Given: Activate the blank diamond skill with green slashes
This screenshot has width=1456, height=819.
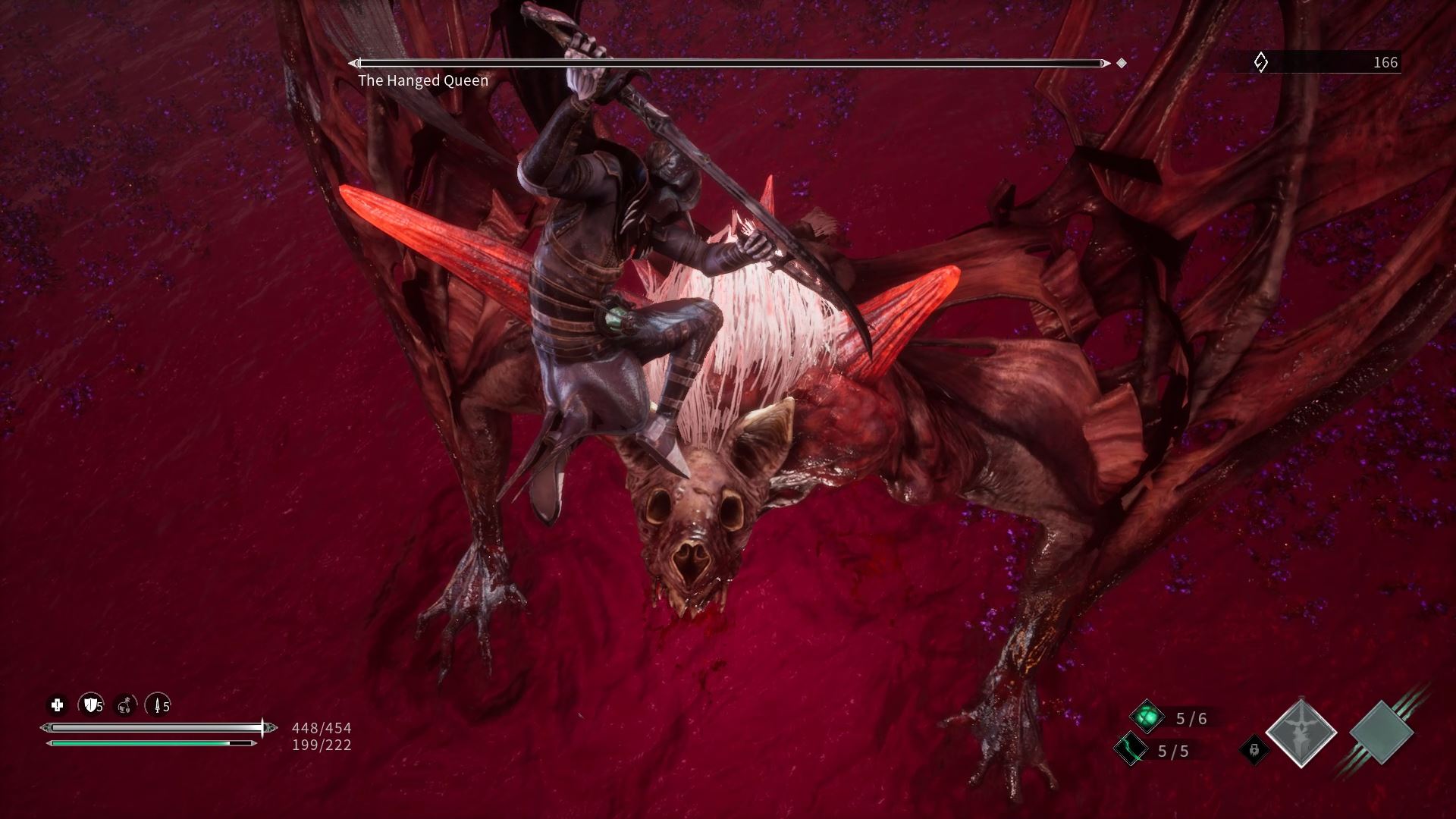Looking at the screenshot, I should pos(1381,733).
